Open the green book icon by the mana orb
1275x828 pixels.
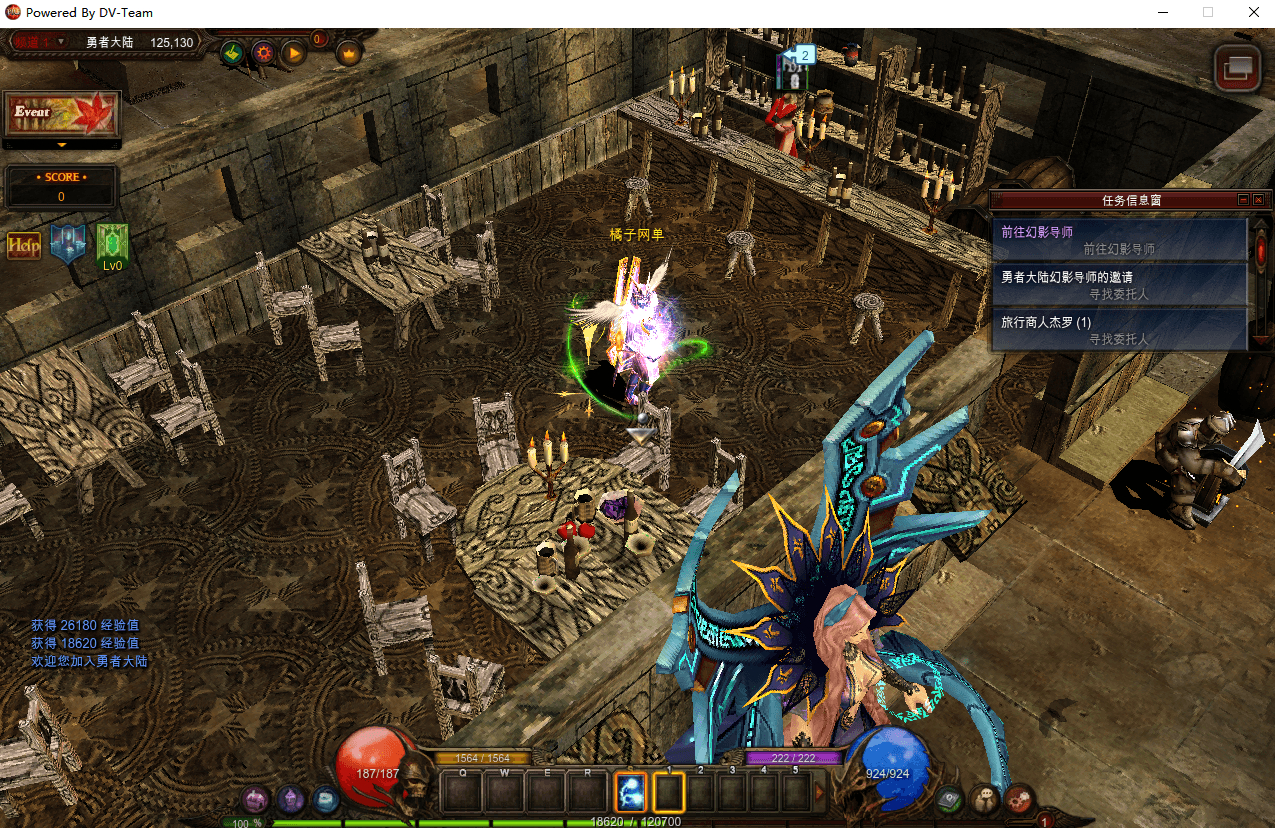[x=950, y=799]
